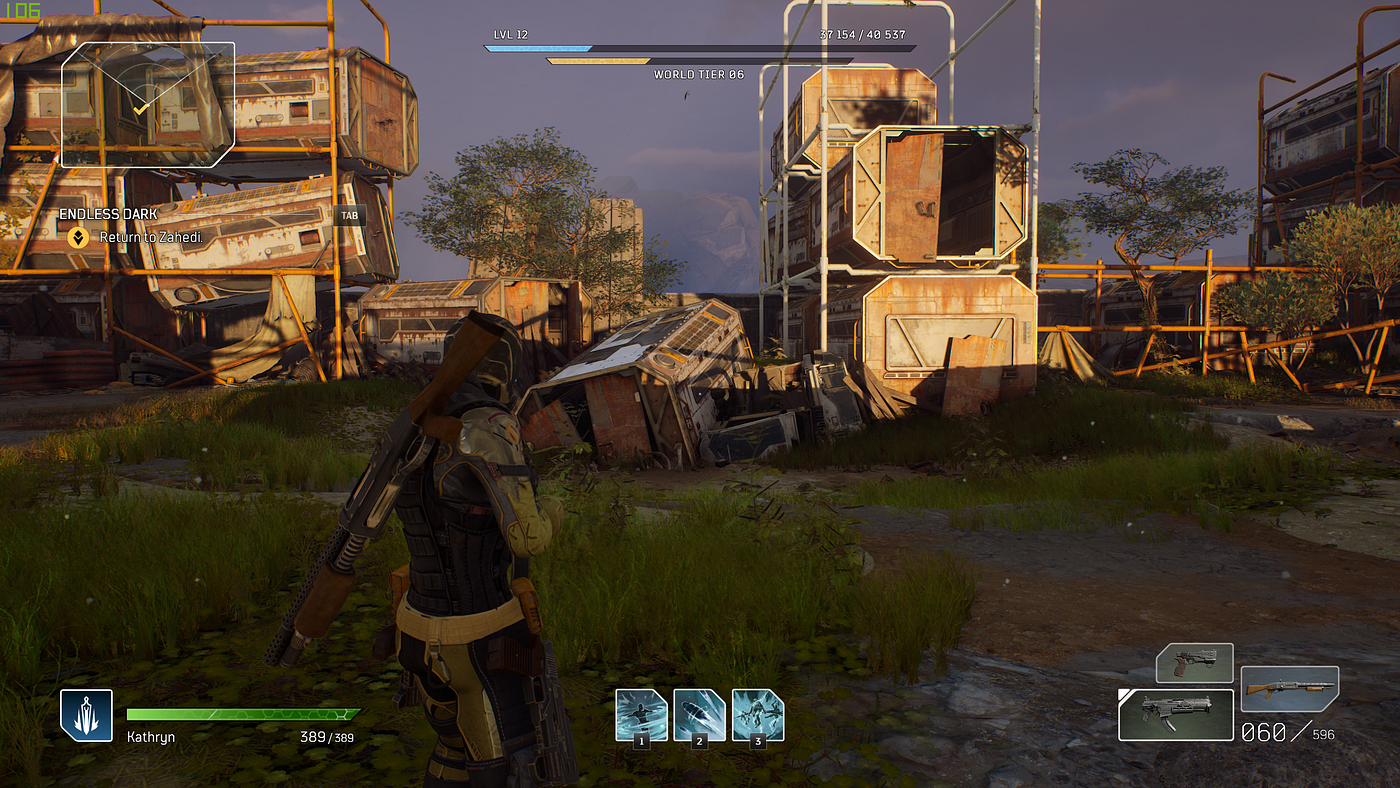
Task: Activate the Twisted Rounds bullet skill
Action: point(699,714)
